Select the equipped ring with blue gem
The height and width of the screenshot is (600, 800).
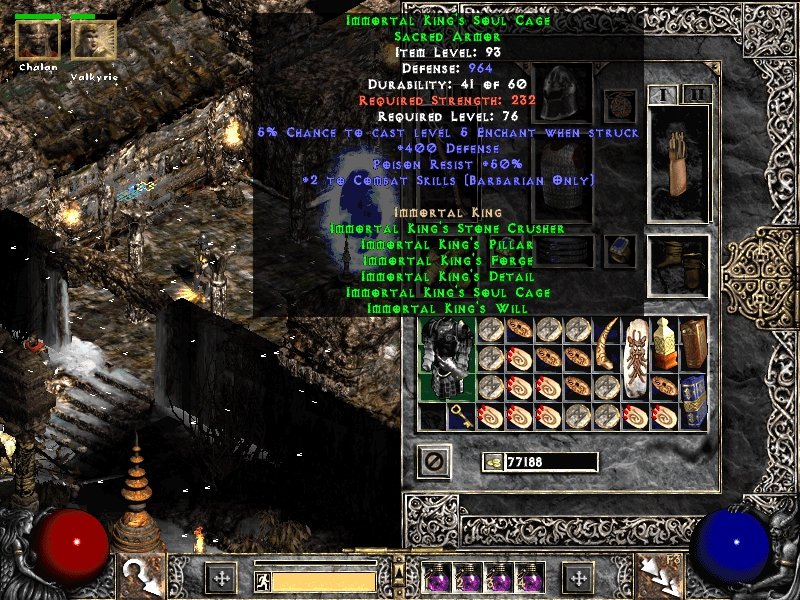click(x=620, y=248)
